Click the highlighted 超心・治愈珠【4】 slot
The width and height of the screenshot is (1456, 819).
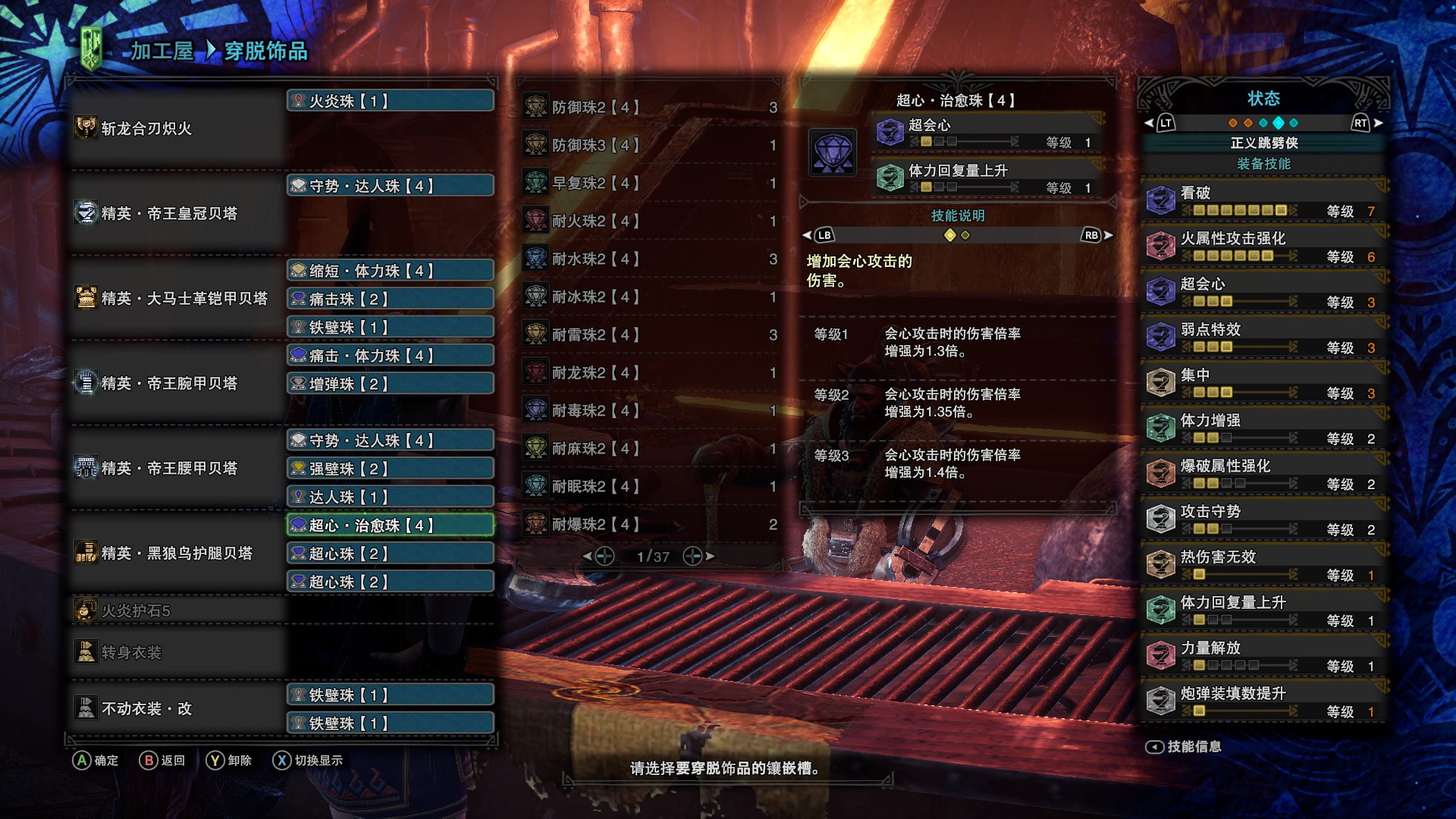tap(391, 526)
